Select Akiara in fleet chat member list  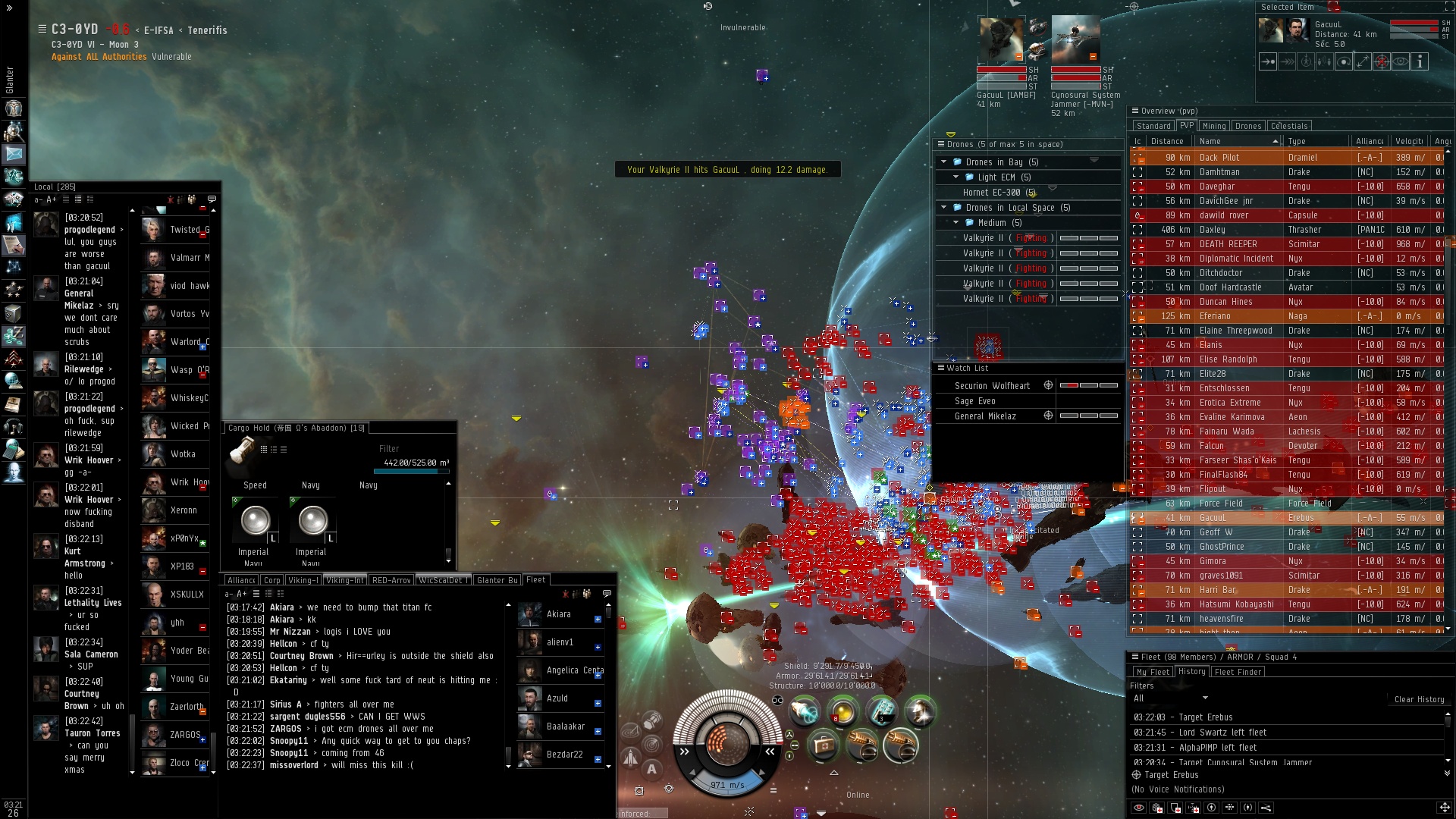coord(558,614)
